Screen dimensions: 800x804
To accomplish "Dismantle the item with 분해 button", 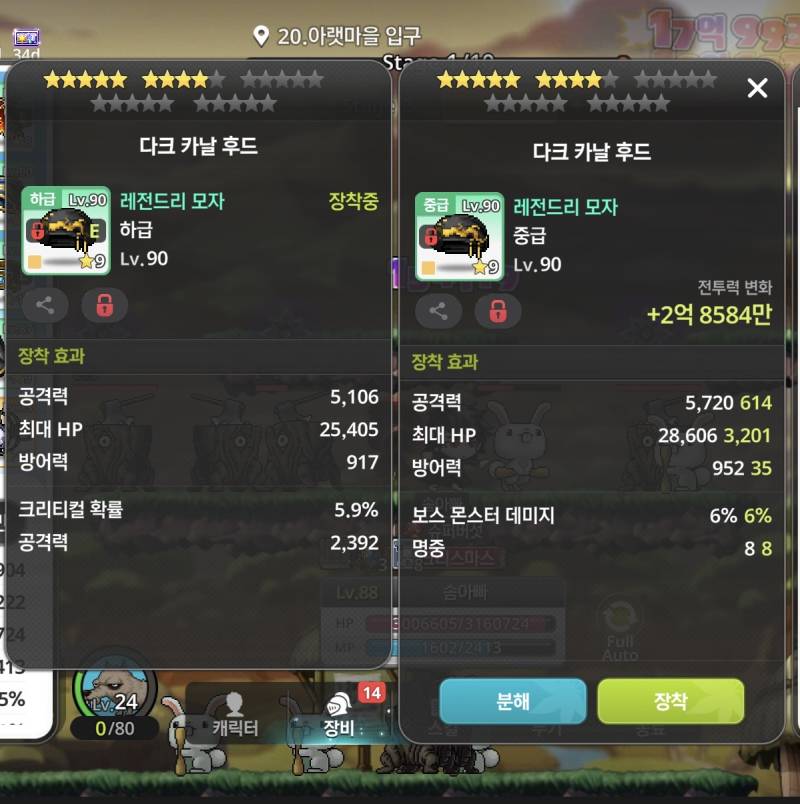I will (x=512, y=701).
